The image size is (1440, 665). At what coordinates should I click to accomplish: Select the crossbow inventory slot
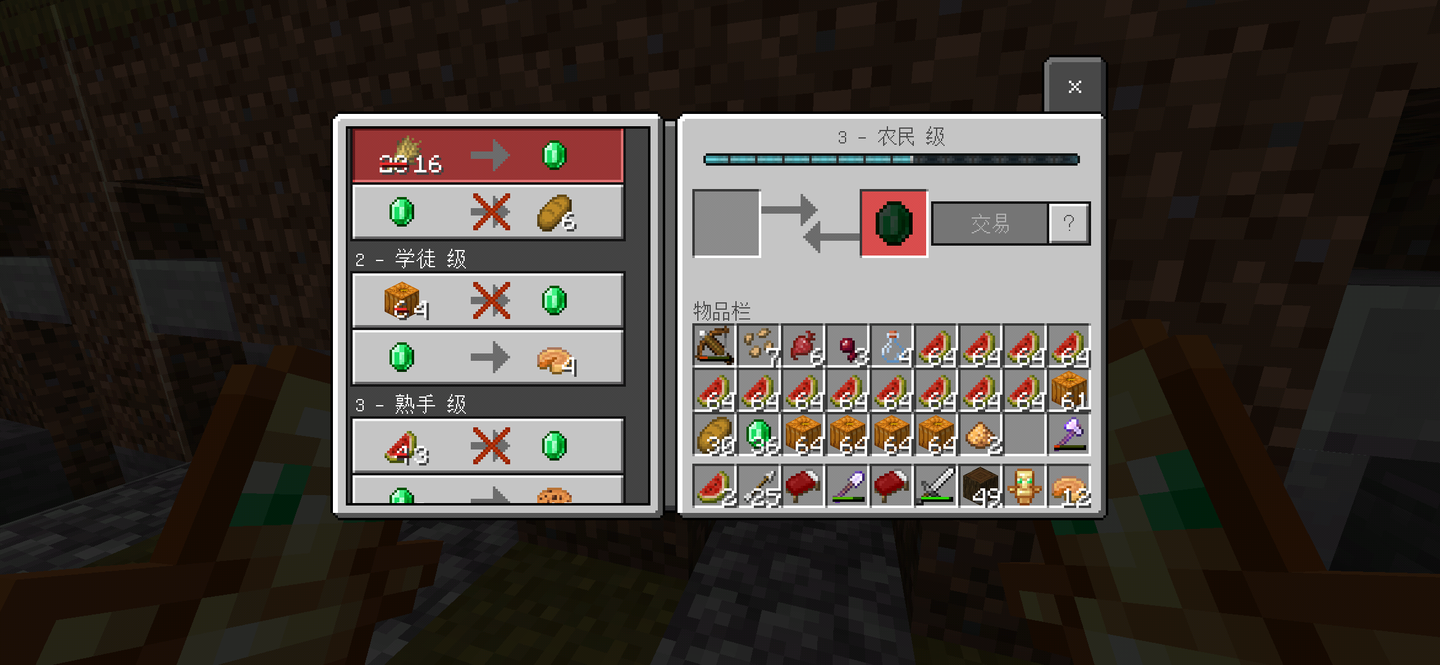coord(715,346)
